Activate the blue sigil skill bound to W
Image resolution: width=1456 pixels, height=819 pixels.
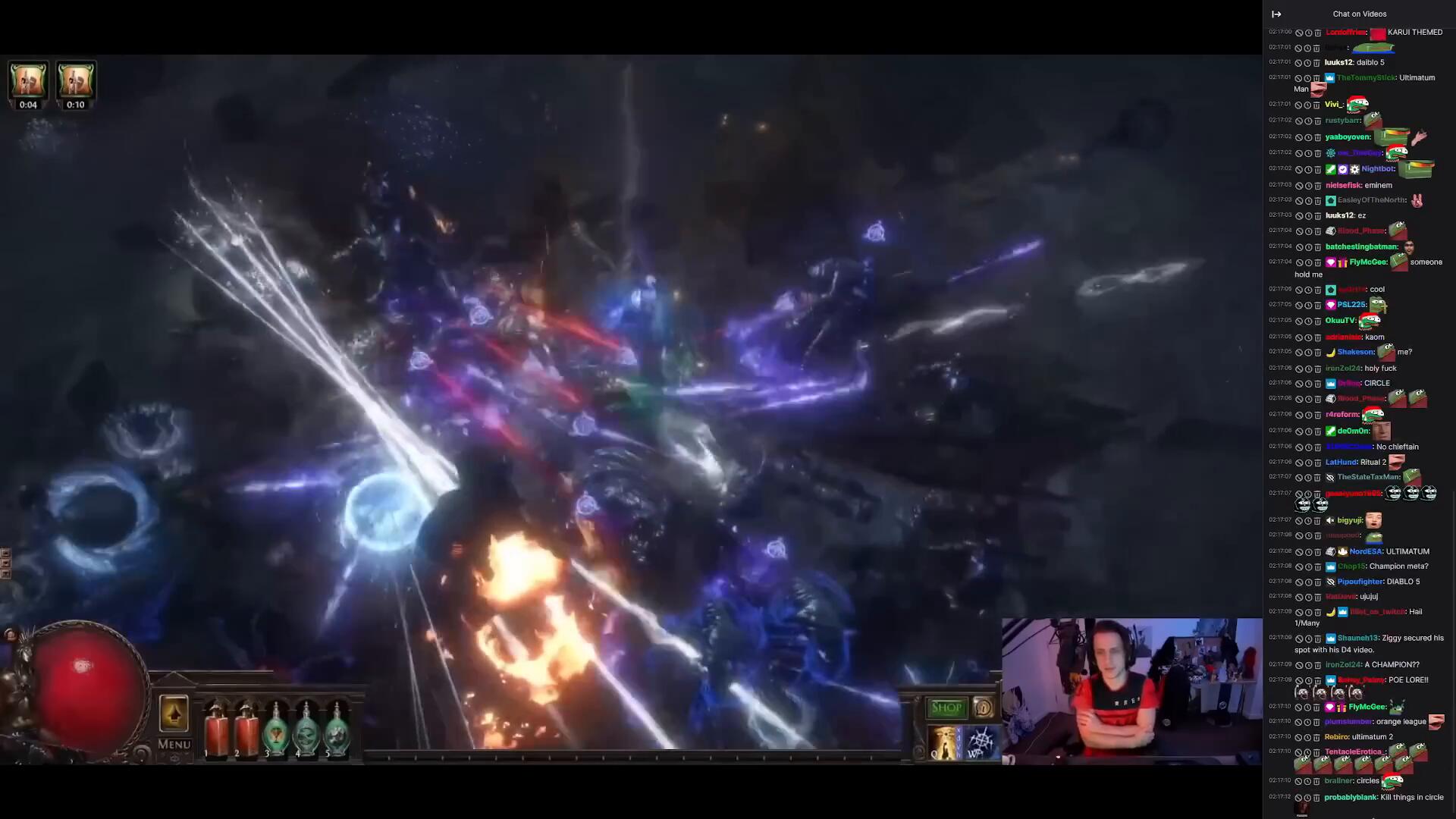[981, 742]
